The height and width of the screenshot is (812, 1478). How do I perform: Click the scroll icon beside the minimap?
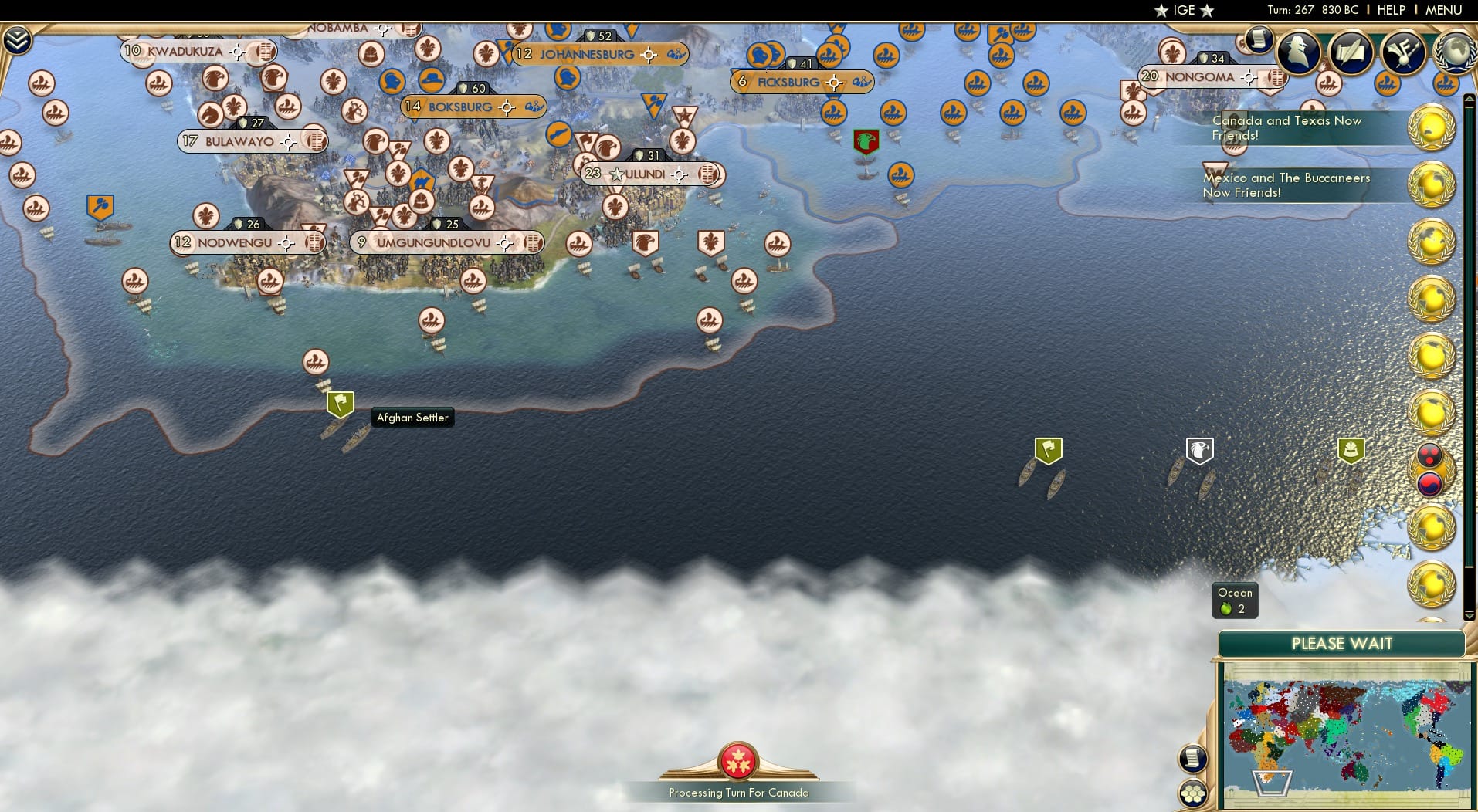(1193, 759)
